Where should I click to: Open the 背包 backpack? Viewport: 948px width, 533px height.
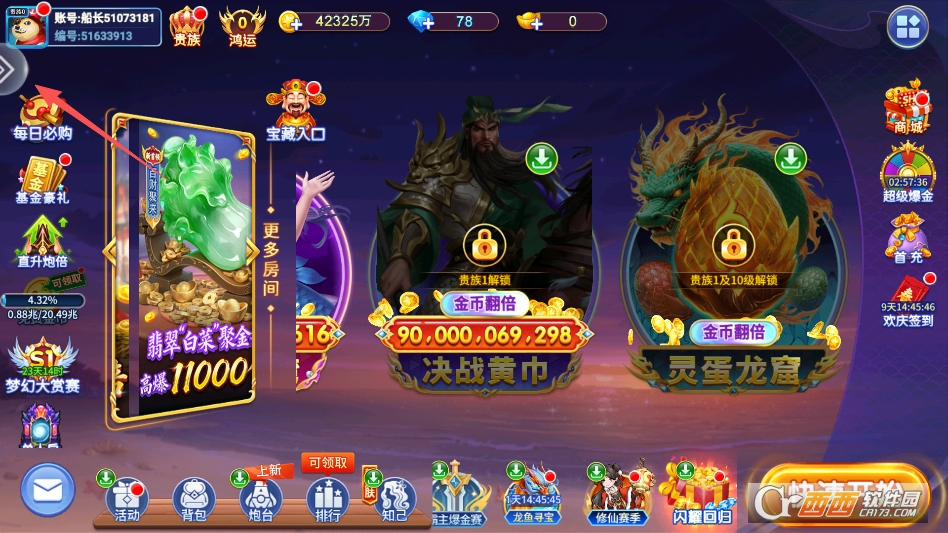194,498
